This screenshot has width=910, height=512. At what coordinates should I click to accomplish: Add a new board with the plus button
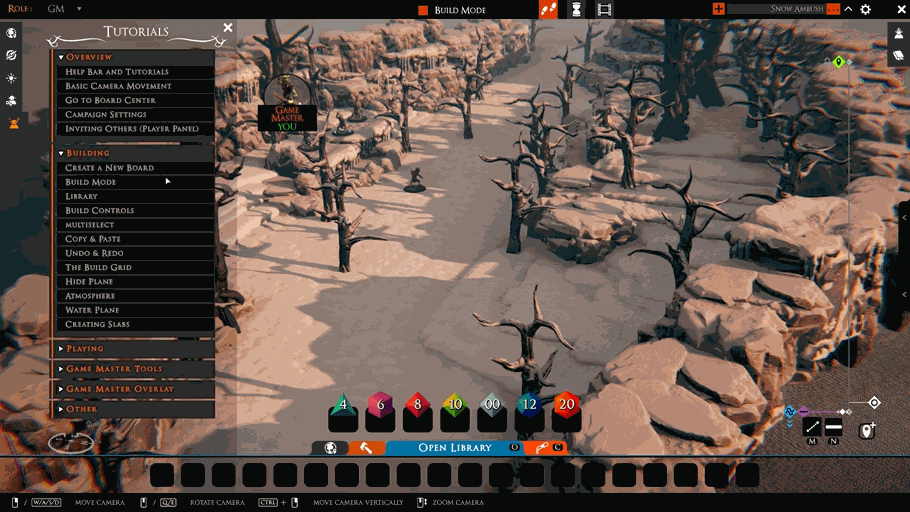pyautogui.click(x=718, y=9)
